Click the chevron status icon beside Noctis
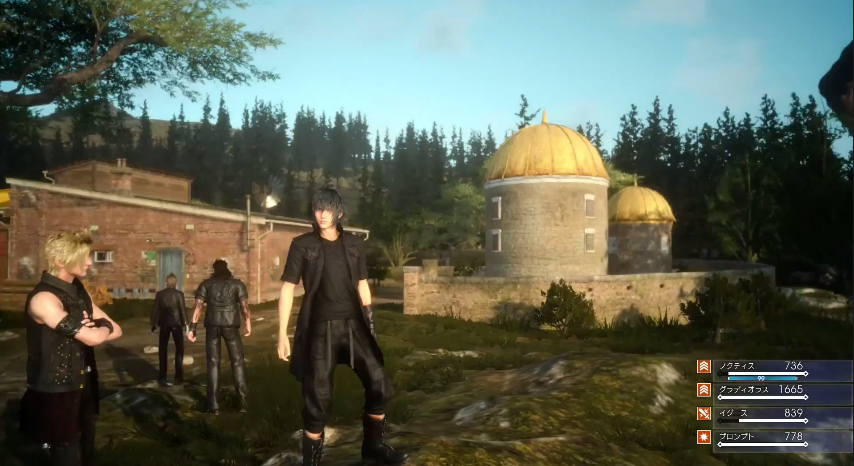The width and height of the screenshot is (854, 466). tap(704, 367)
